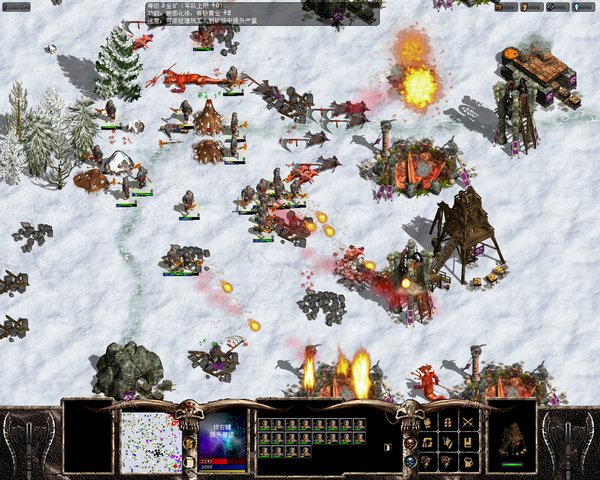Click the blue skull orb button
600x480 pixels.
point(410,461)
